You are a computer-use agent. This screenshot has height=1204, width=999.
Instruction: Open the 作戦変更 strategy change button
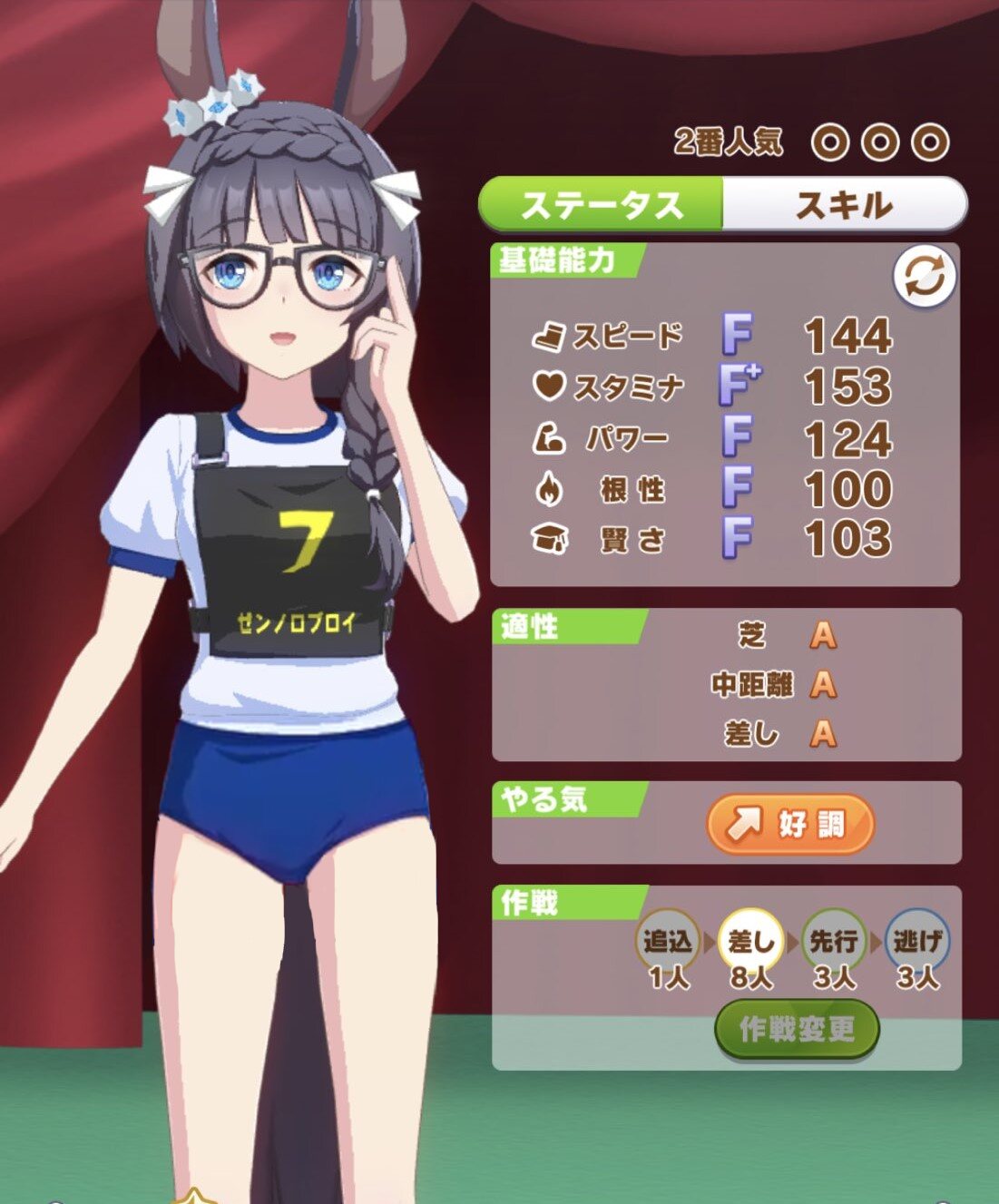tap(797, 1029)
